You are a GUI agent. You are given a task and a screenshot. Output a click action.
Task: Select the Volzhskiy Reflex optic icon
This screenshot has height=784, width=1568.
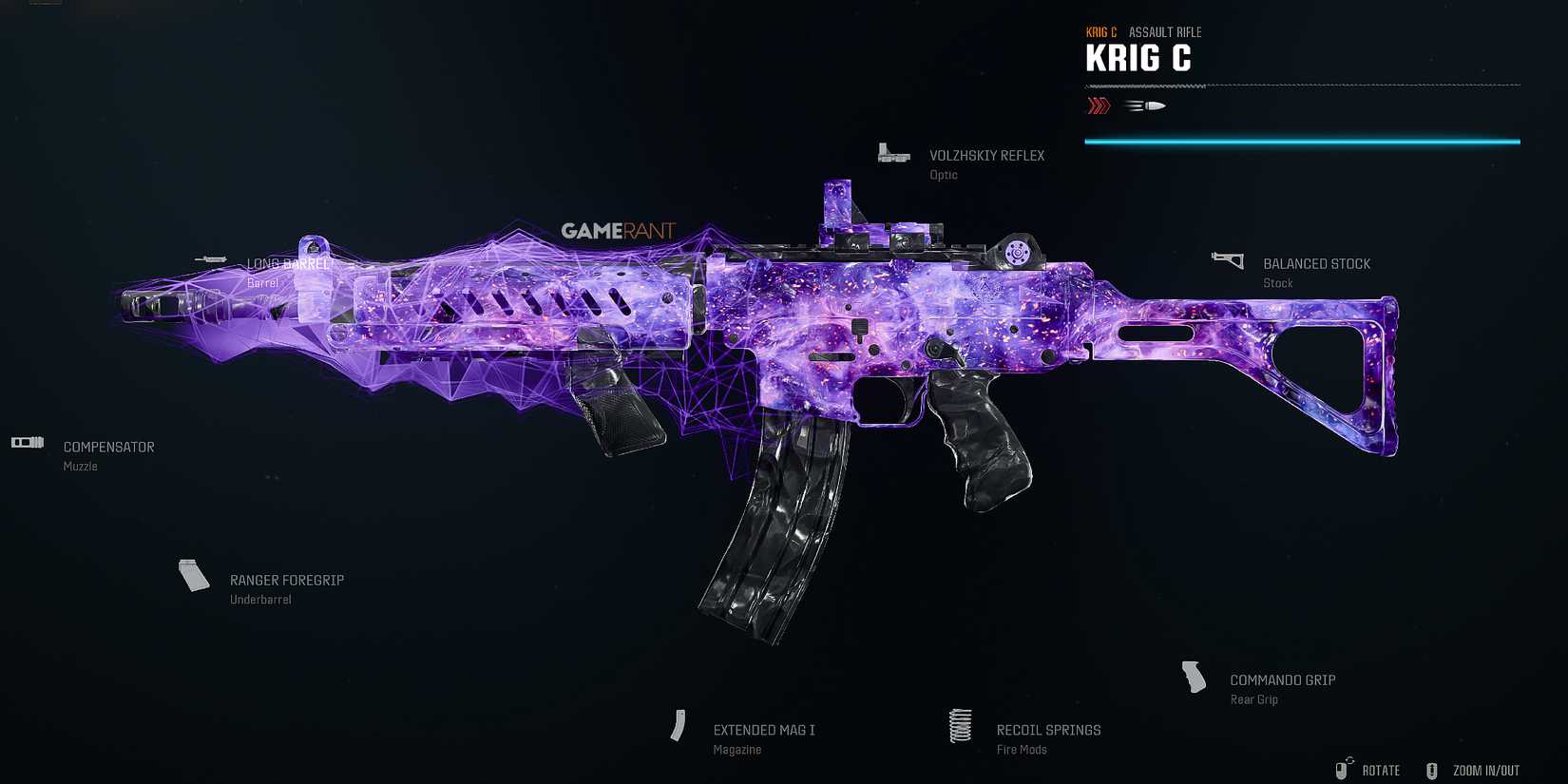pyautogui.click(x=892, y=153)
